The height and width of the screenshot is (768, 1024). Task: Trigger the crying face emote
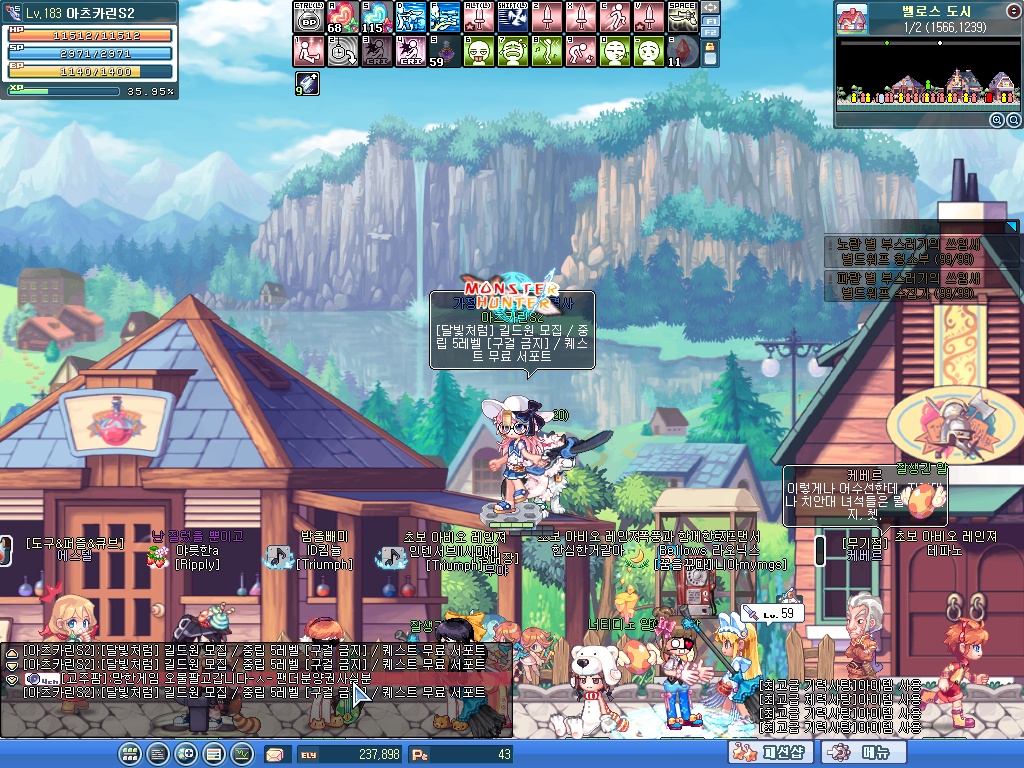[512, 51]
